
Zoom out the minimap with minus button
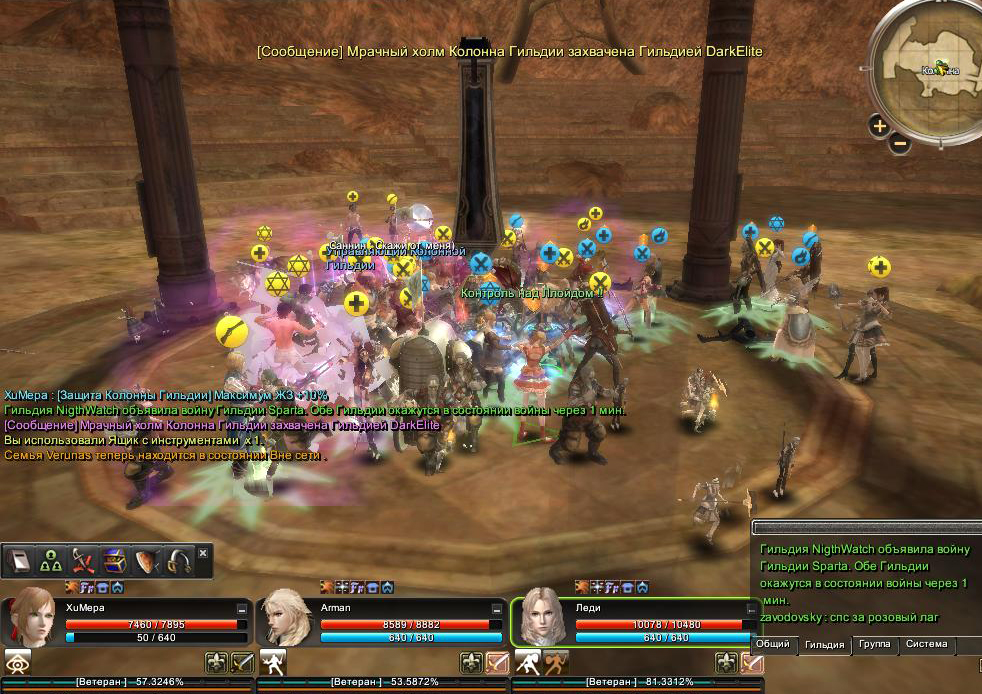tap(899, 143)
